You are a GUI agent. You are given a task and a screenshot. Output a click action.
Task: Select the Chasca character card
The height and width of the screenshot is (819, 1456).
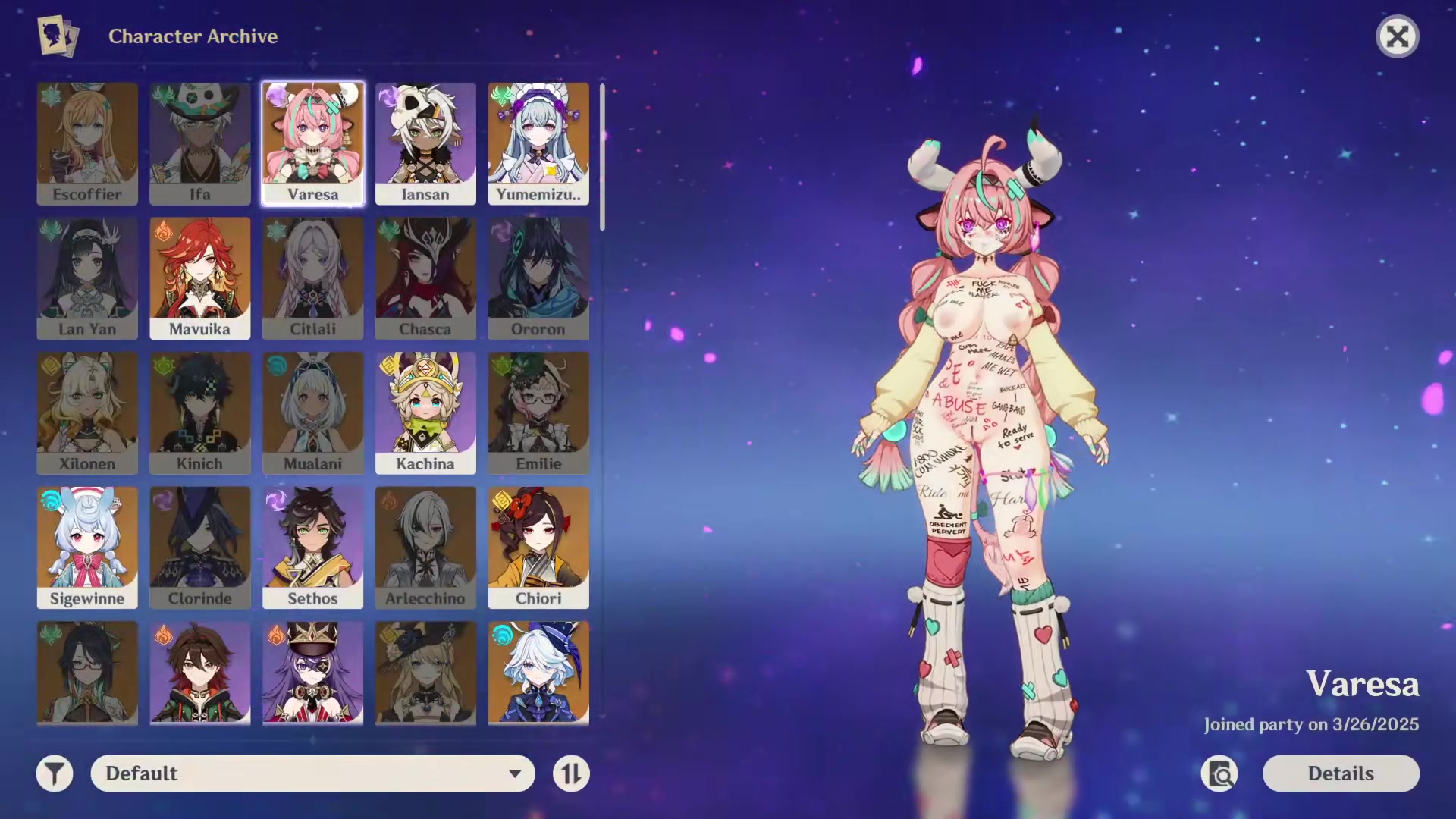point(425,278)
